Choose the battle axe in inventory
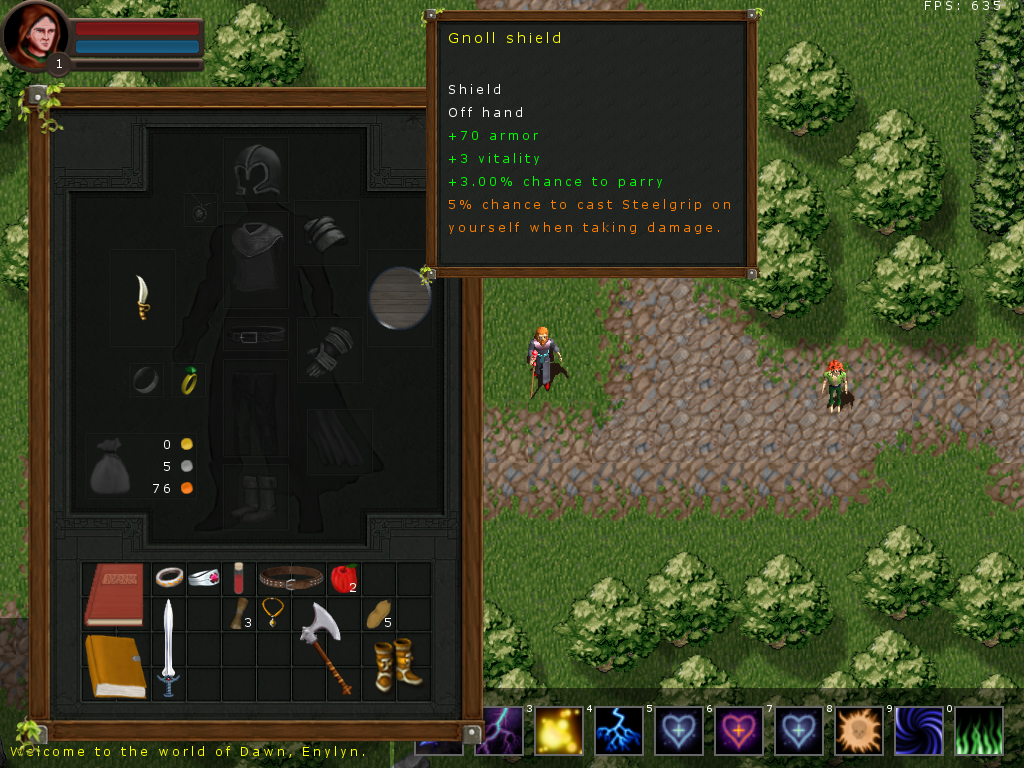 [325, 646]
